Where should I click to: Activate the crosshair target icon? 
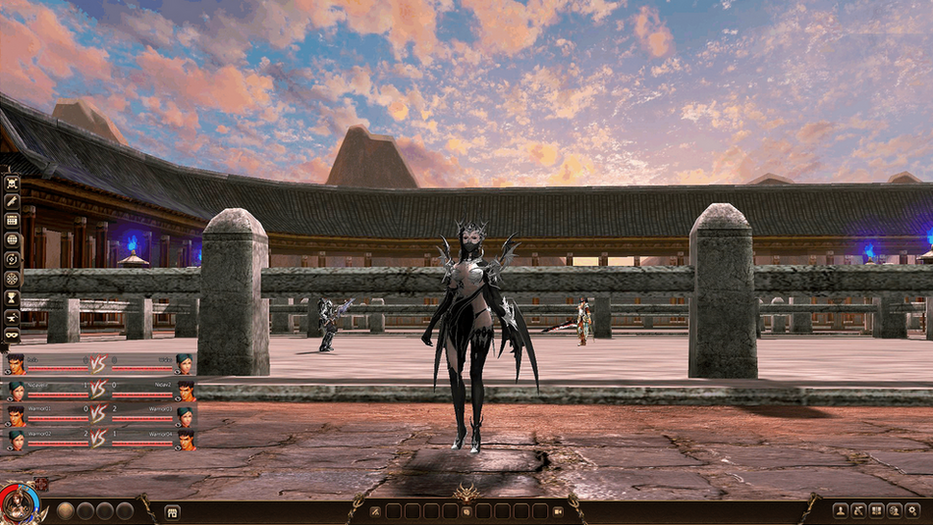[12, 259]
